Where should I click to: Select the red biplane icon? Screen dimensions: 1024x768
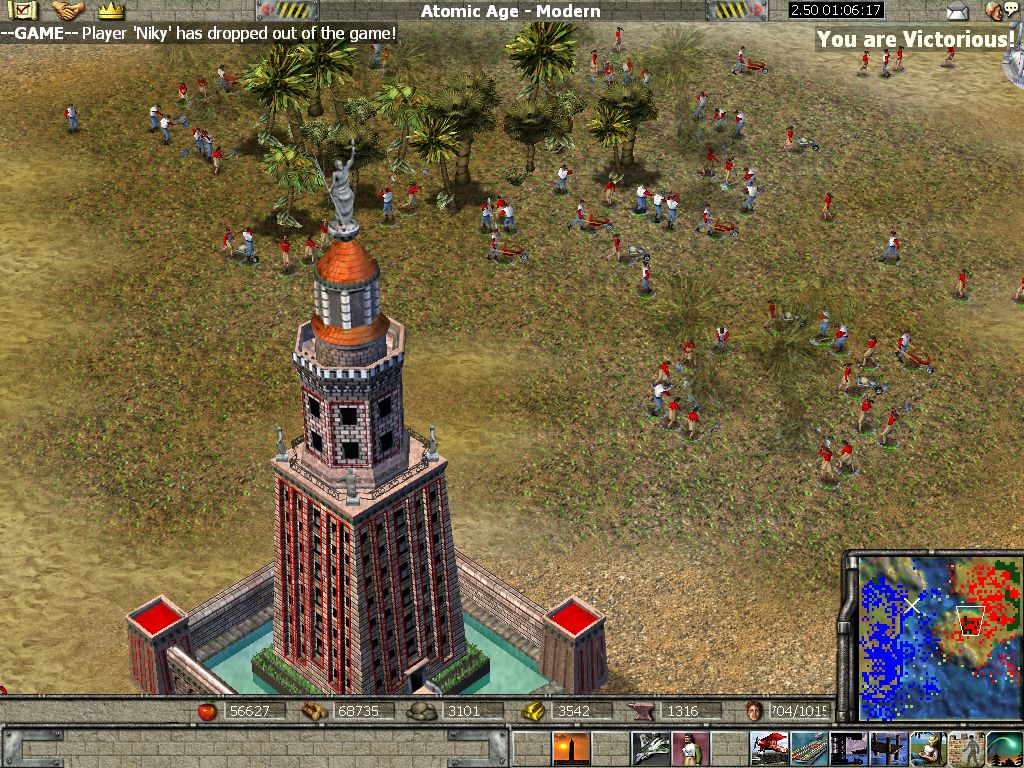pyautogui.click(x=769, y=748)
